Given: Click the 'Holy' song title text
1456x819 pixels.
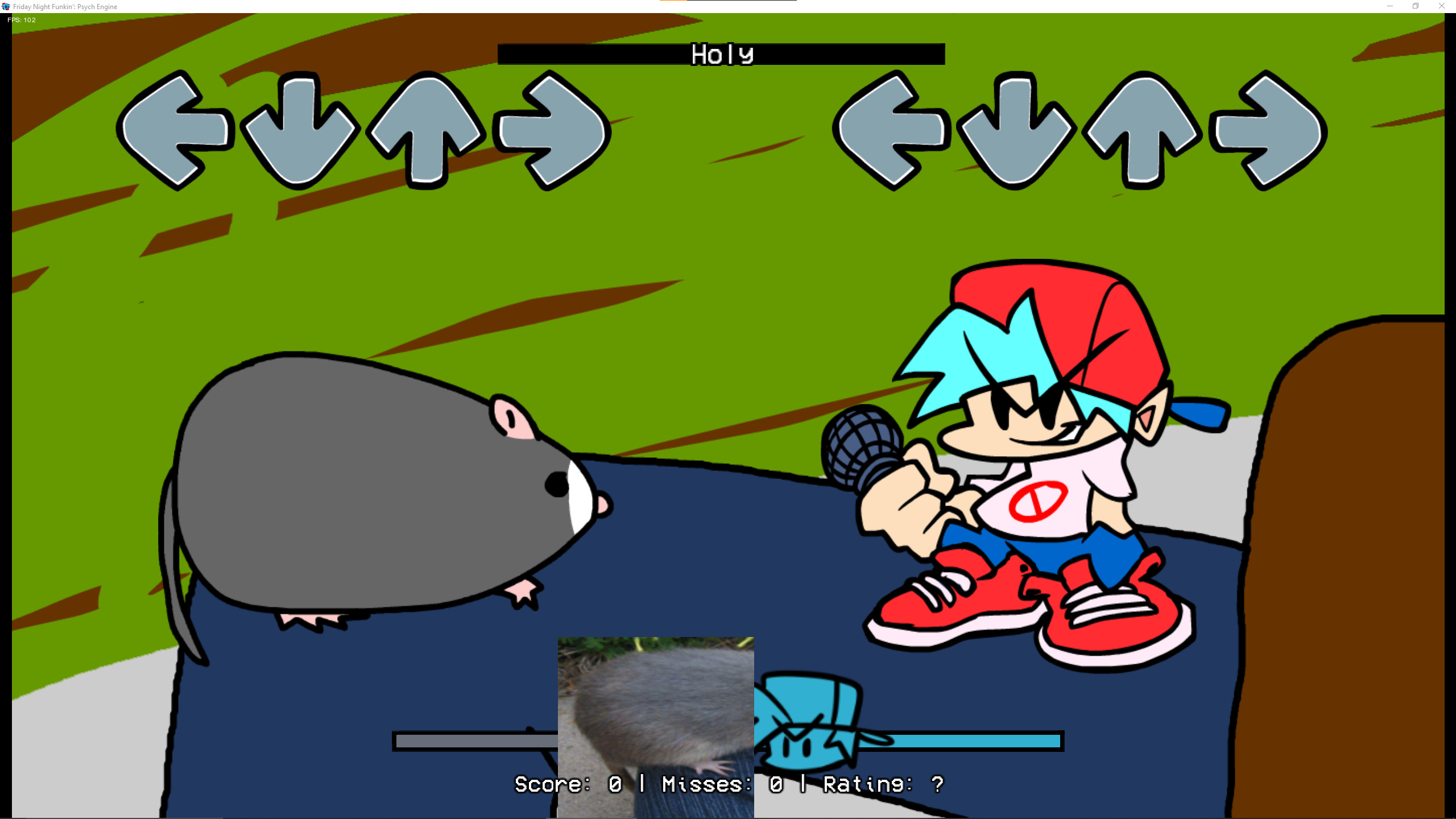Looking at the screenshot, I should point(722,54).
